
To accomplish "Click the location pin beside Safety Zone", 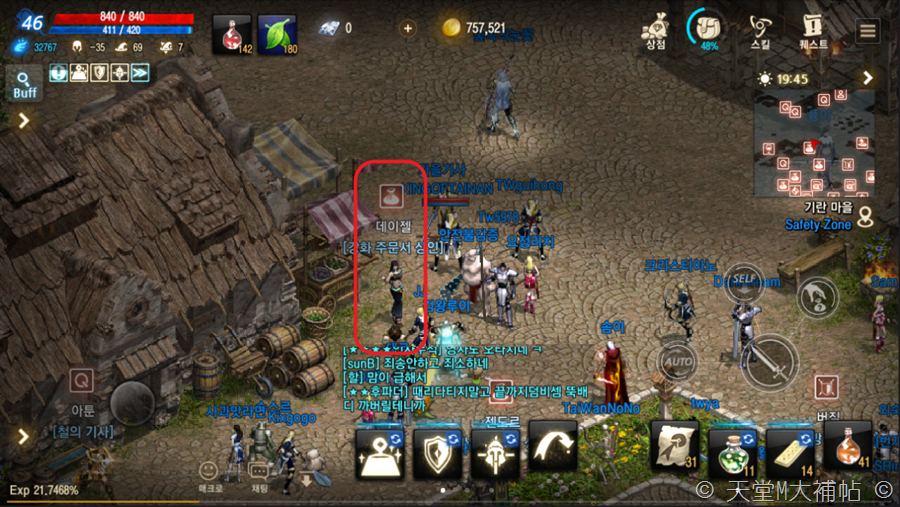I will click(x=866, y=214).
